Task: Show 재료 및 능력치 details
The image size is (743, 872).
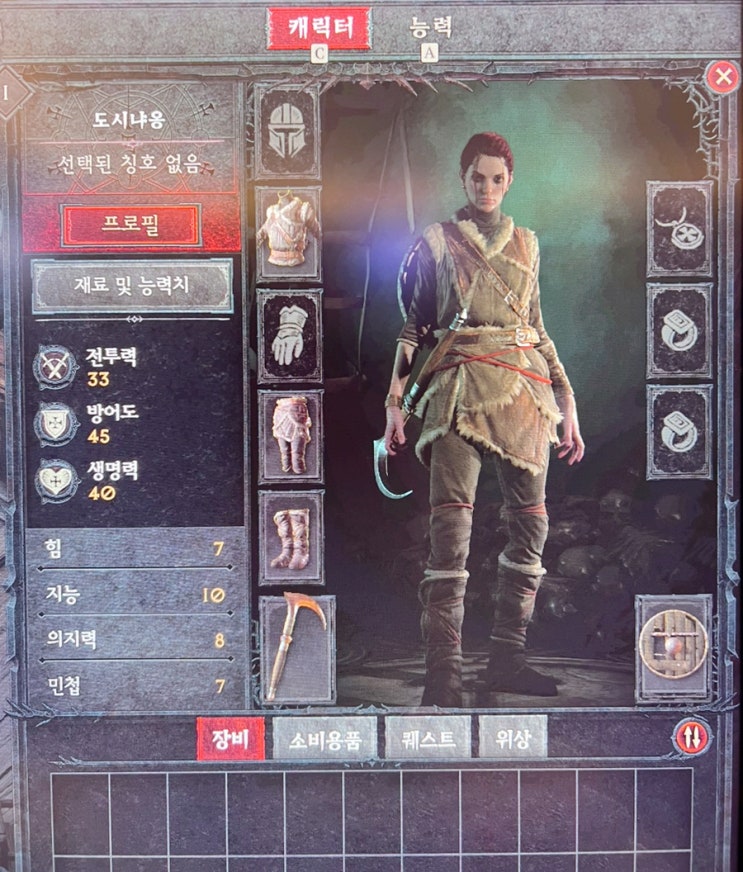Action: [x=132, y=285]
